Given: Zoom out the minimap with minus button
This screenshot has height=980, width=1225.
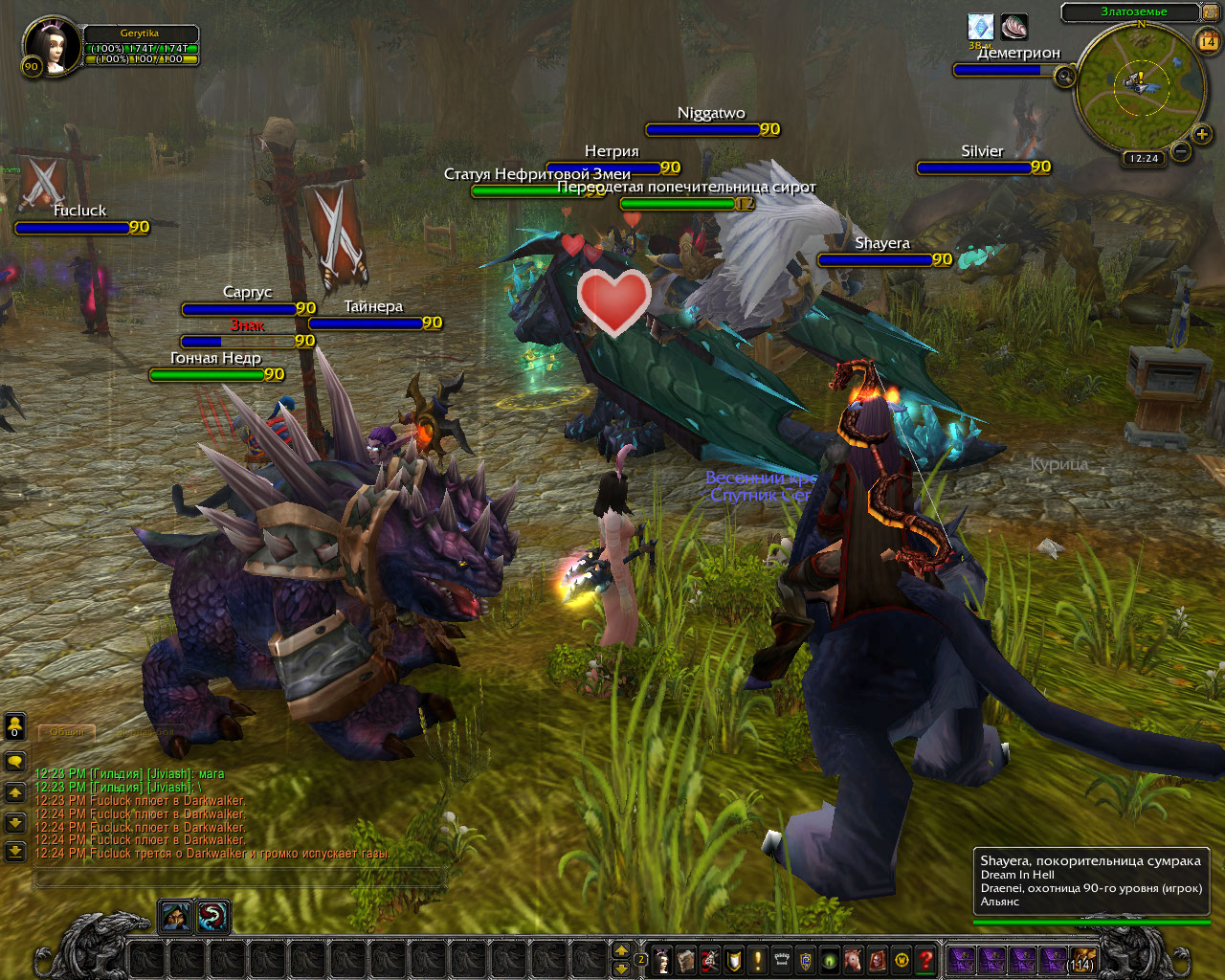Looking at the screenshot, I should (x=1181, y=152).
